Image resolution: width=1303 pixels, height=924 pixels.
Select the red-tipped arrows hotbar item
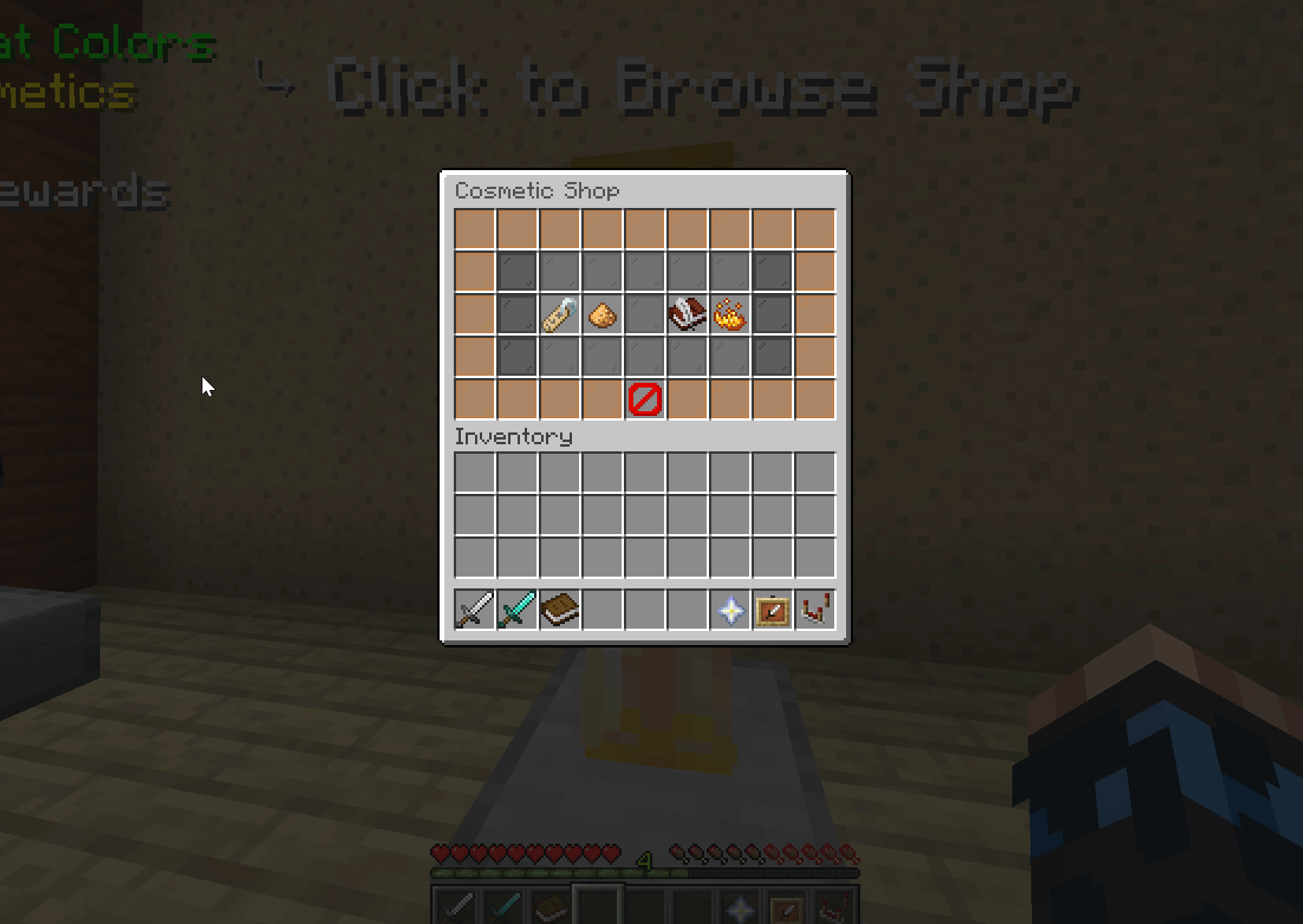815,610
